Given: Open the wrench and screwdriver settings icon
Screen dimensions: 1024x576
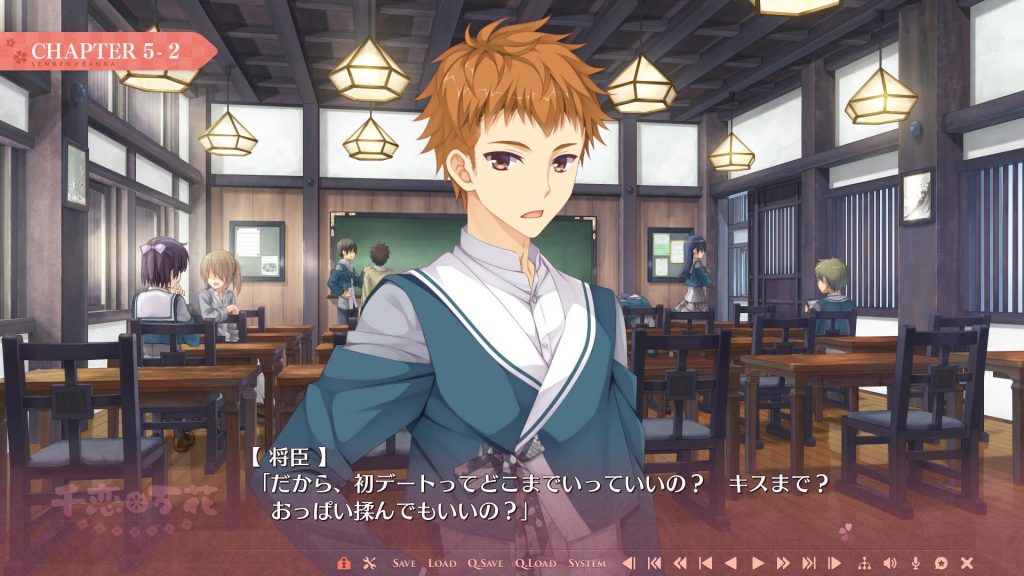Looking at the screenshot, I should [x=368, y=563].
